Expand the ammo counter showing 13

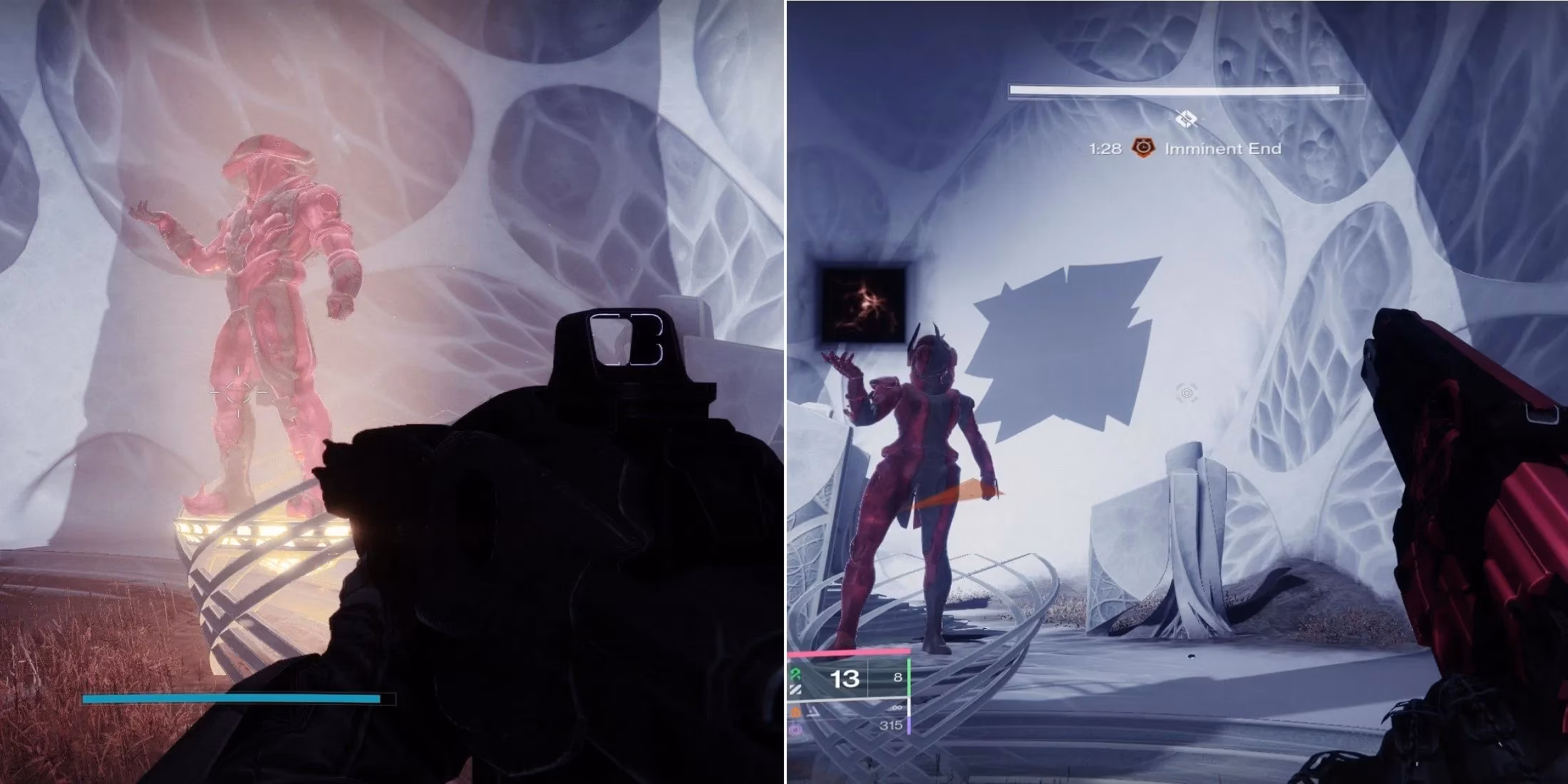[x=844, y=679]
